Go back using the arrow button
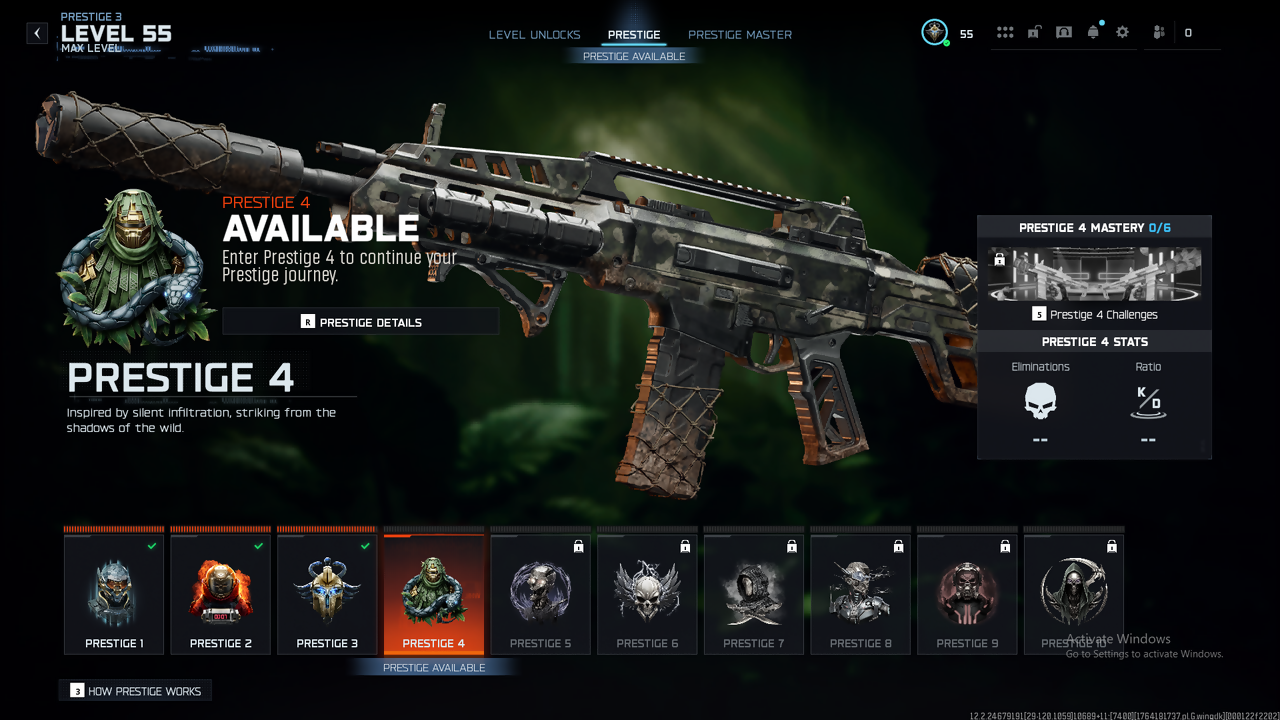The height and width of the screenshot is (720, 1280). 37,33
